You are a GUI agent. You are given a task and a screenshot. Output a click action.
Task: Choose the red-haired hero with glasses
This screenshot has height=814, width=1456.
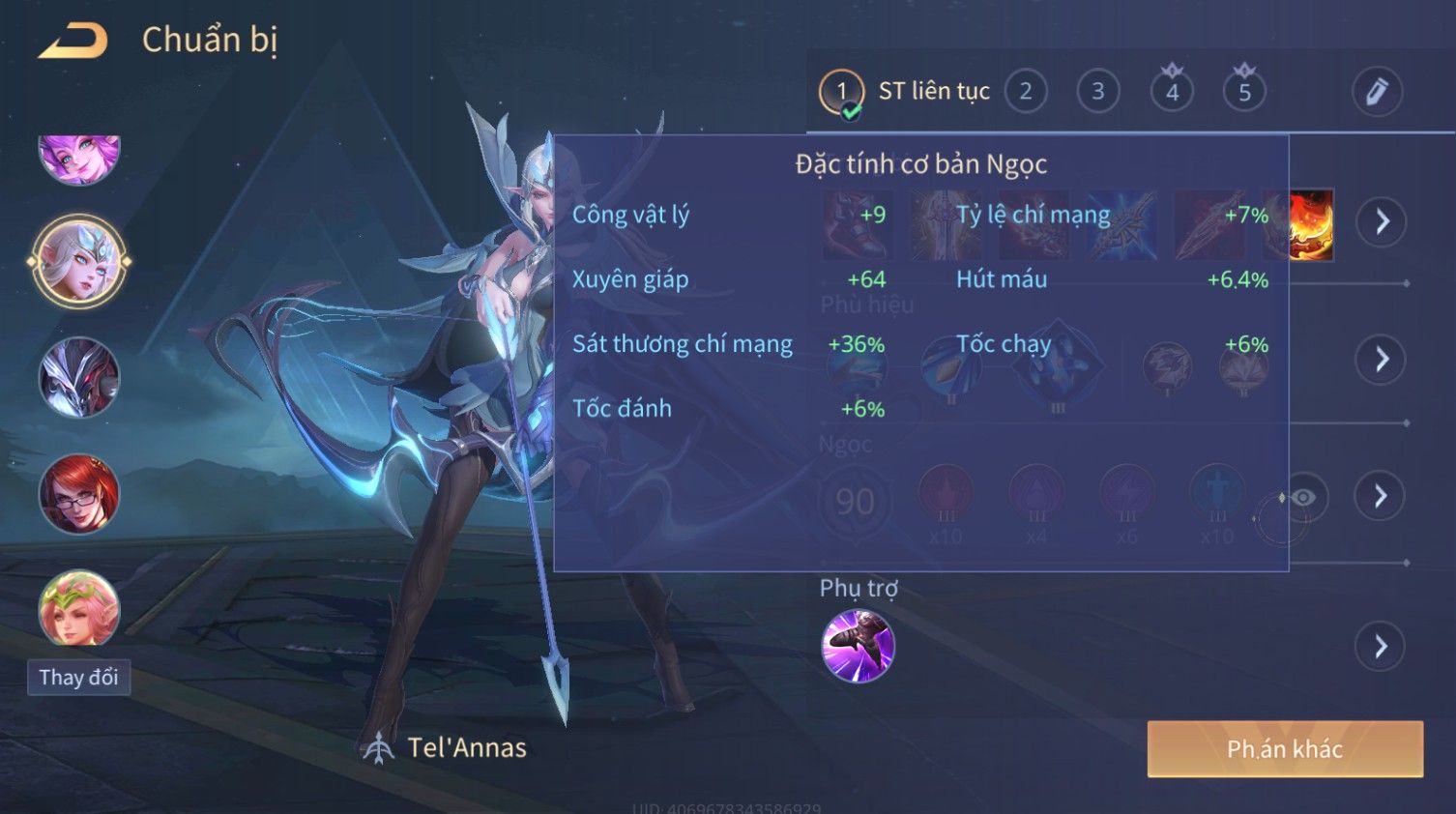(79, 494)
